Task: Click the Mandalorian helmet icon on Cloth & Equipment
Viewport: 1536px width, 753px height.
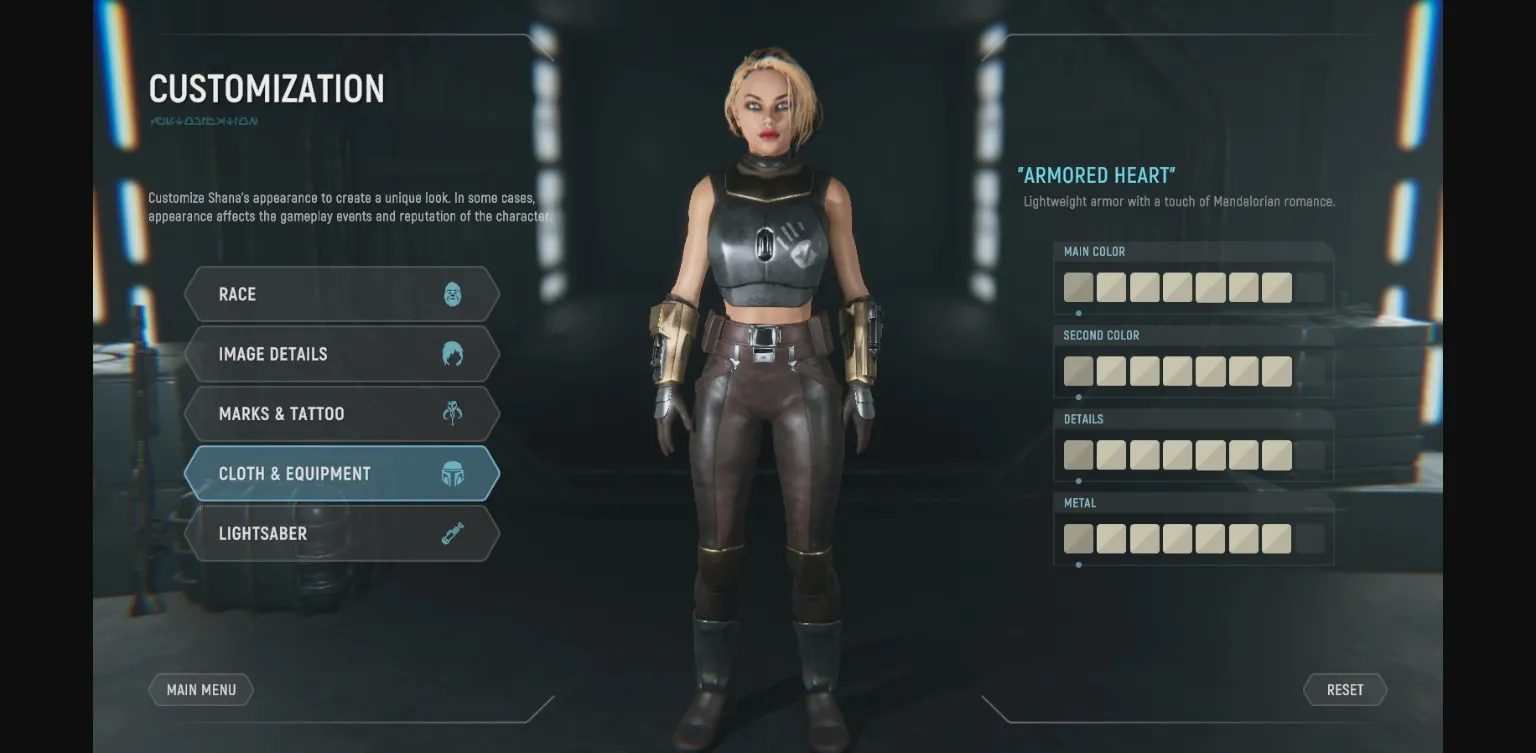Action: 453,473
